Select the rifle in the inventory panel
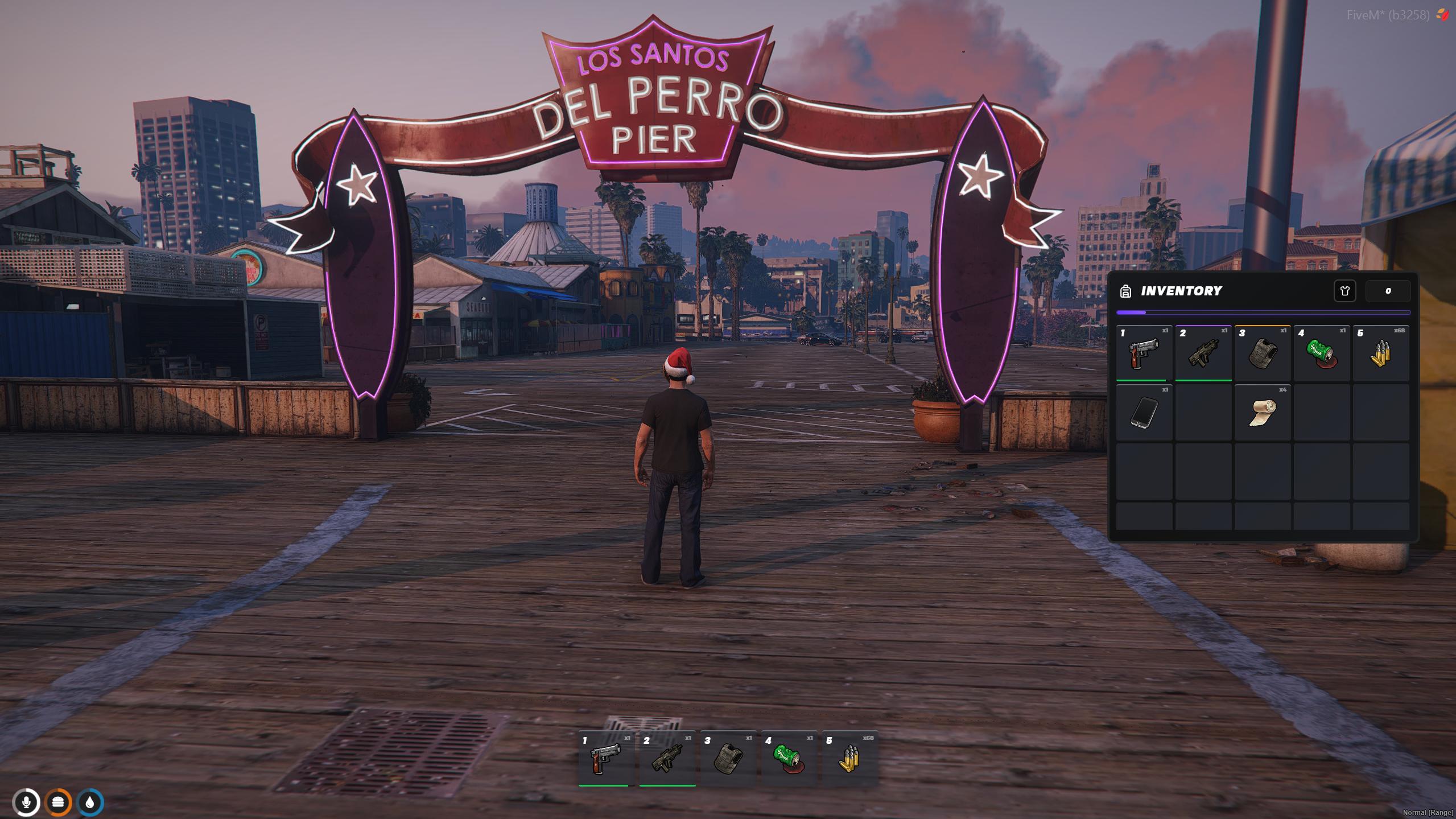The width and height of the screenshot is (1456, 819). [1203, 353]
